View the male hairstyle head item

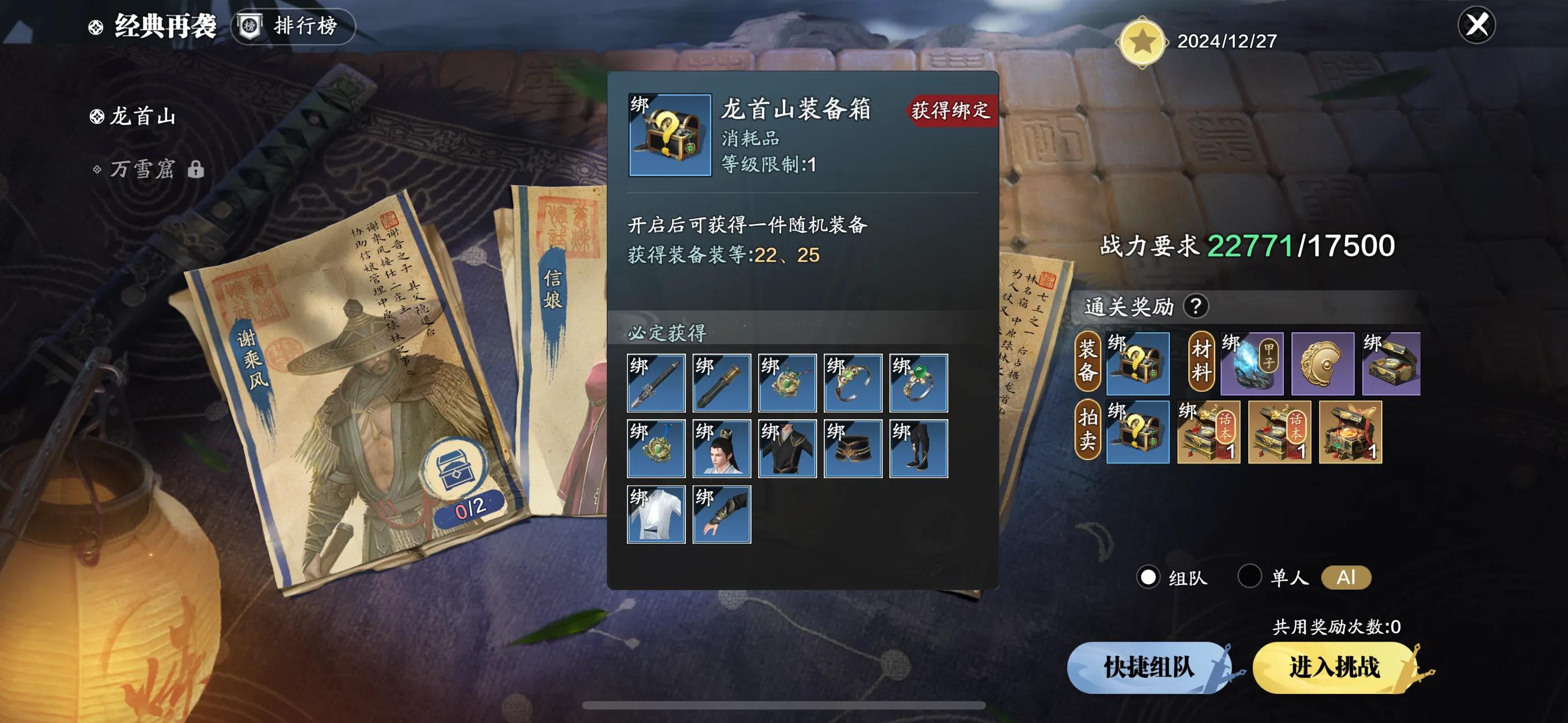[x=721, y=448]
